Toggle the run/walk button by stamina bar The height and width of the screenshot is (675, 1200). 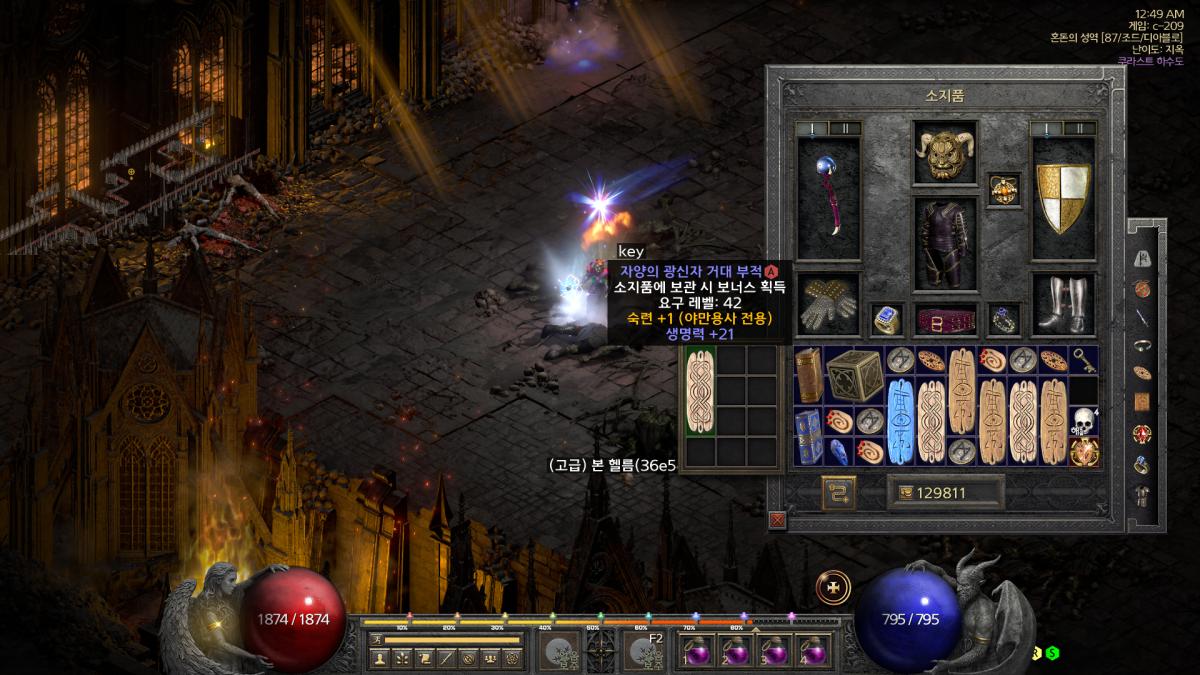[x=376, y=639]
